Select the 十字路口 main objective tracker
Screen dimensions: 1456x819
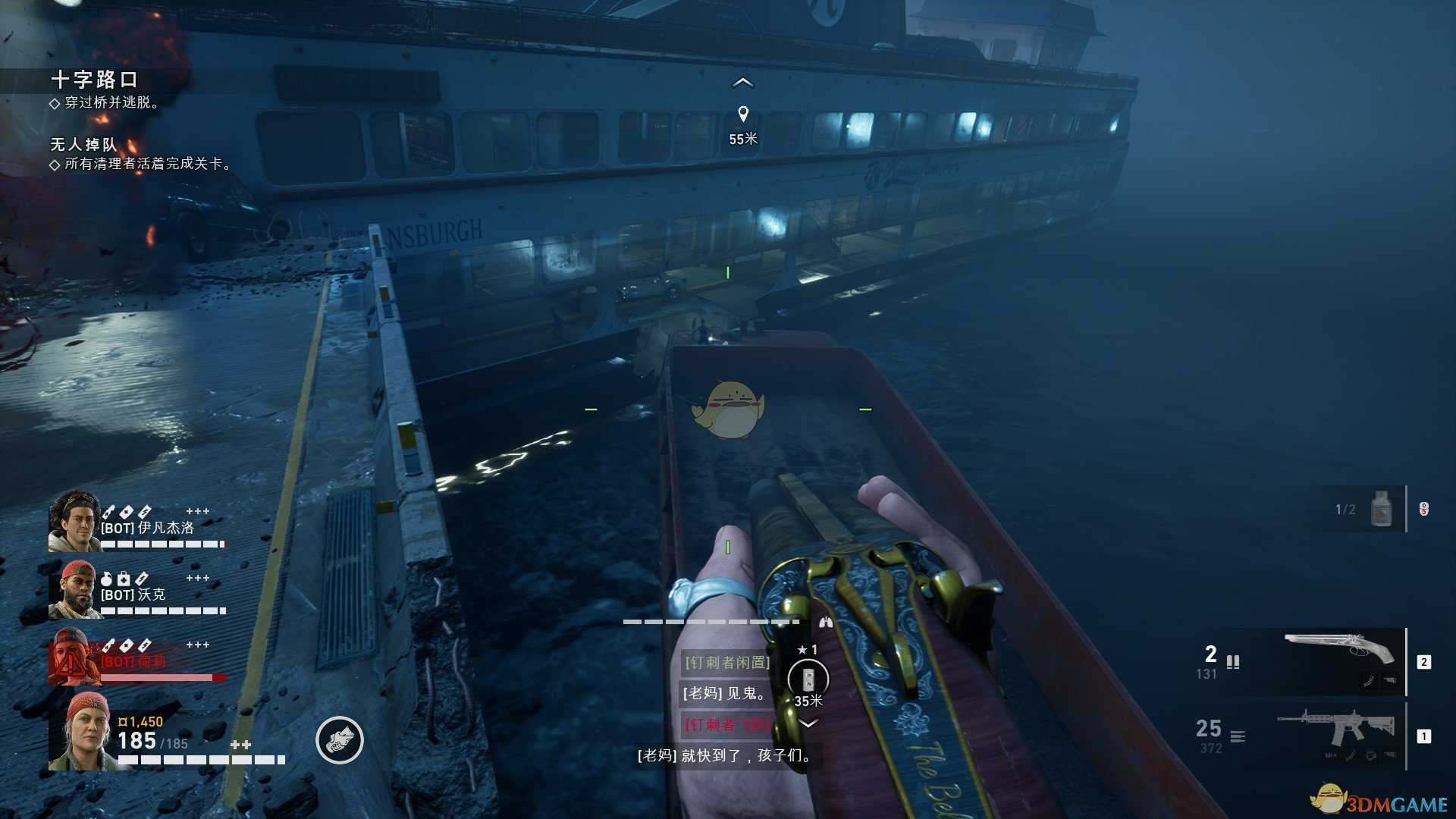pyautogui.click(x=94, y=80)
